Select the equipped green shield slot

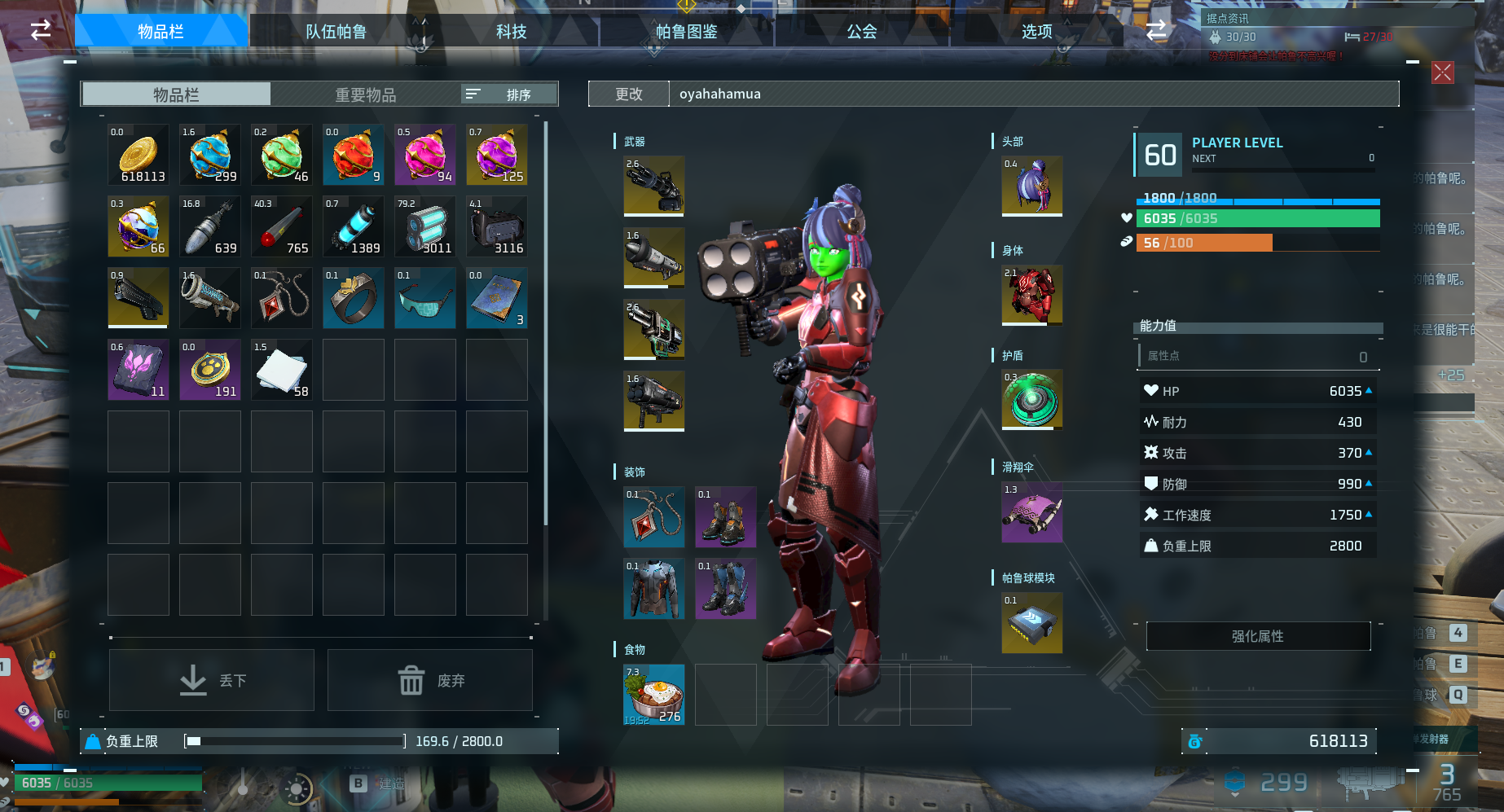(x=1031, y=399)
